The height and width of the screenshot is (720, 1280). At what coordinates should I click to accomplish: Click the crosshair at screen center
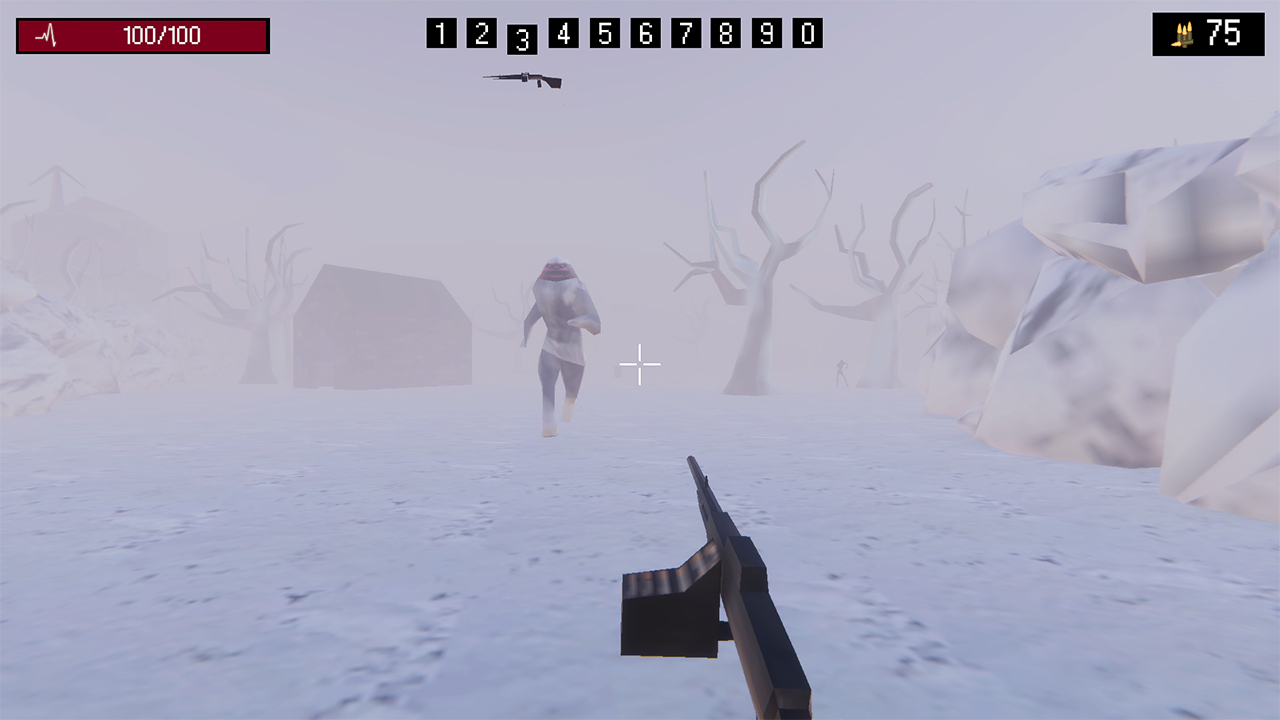(640, 364)
